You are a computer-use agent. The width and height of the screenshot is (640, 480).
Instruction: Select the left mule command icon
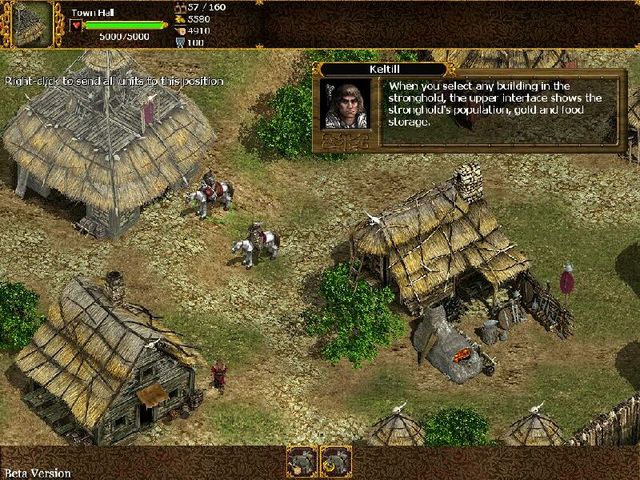[x=303, y=461]
